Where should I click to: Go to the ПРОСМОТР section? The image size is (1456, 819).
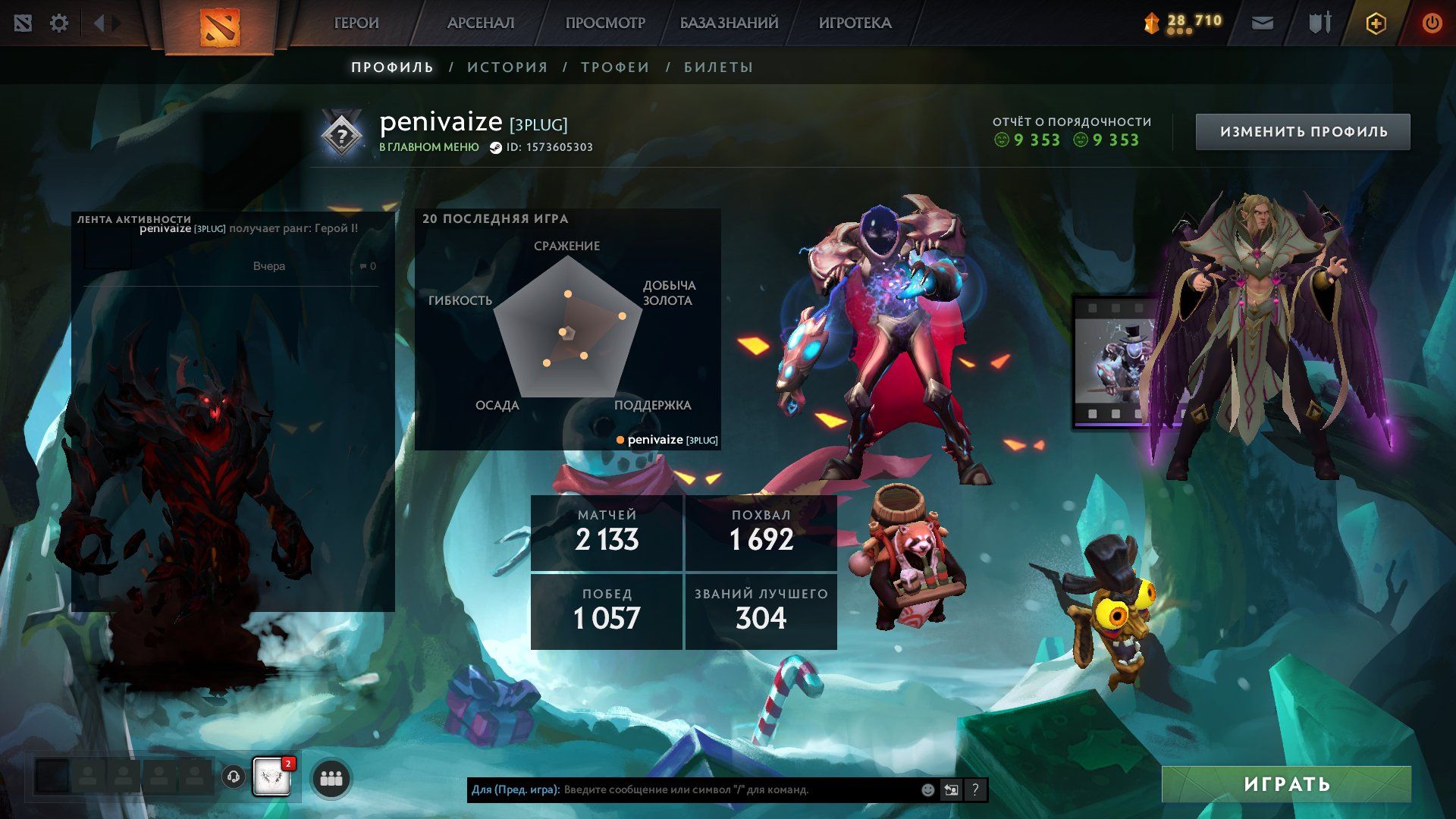coord(604,23)
